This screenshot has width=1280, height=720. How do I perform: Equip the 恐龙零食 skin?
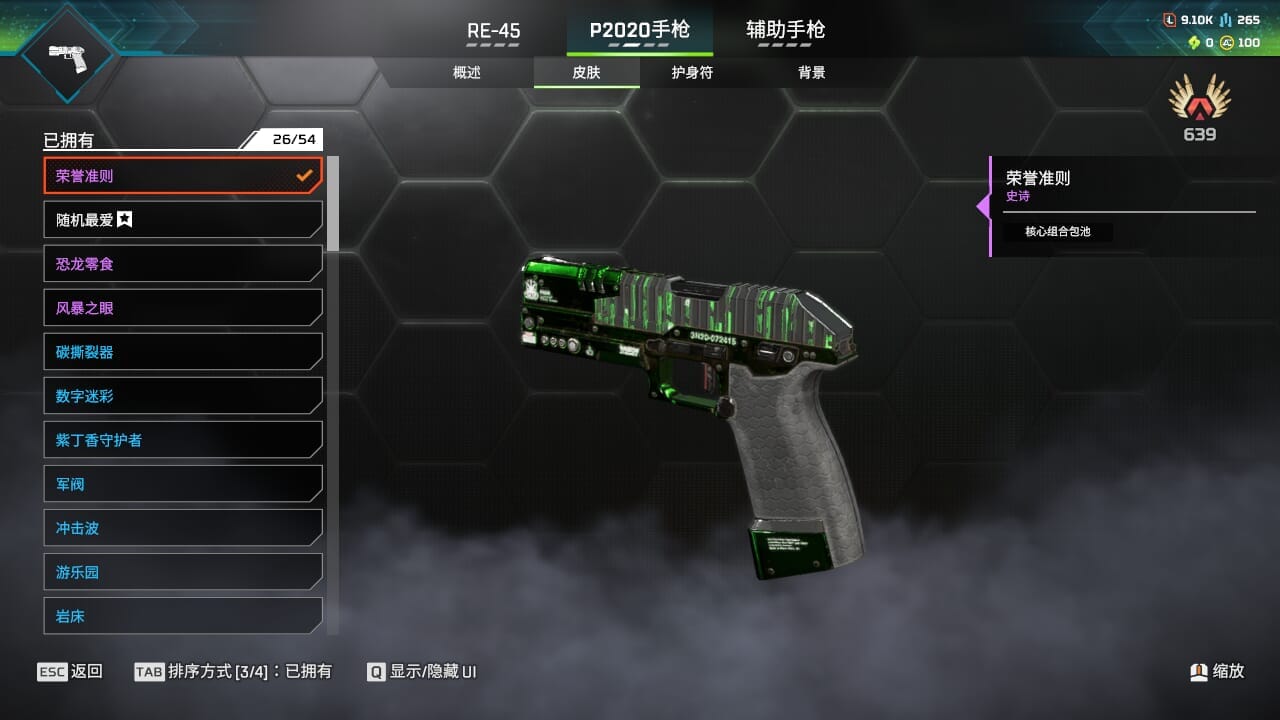click(183, 264)
